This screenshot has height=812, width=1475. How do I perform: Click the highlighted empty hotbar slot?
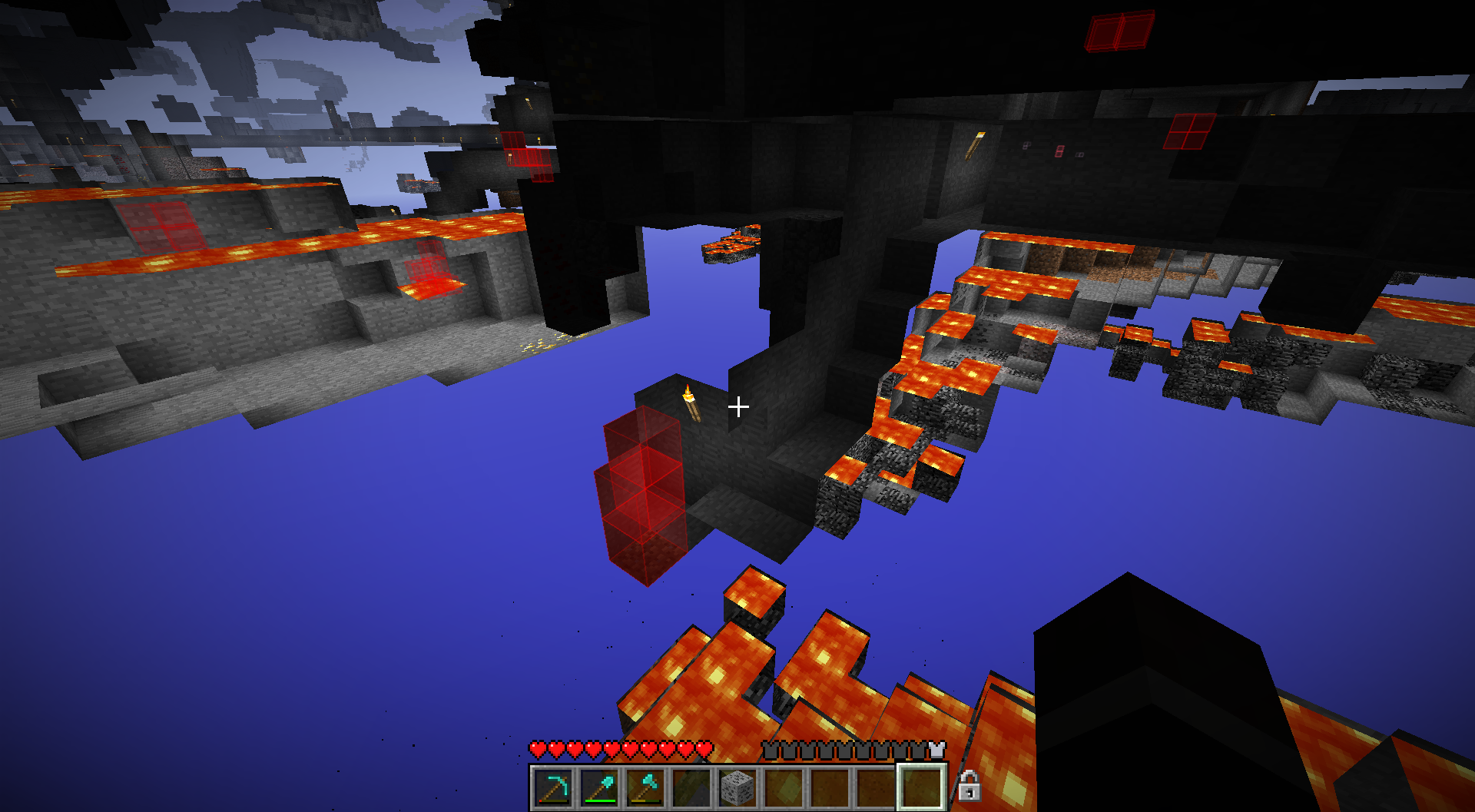(921, 787)
